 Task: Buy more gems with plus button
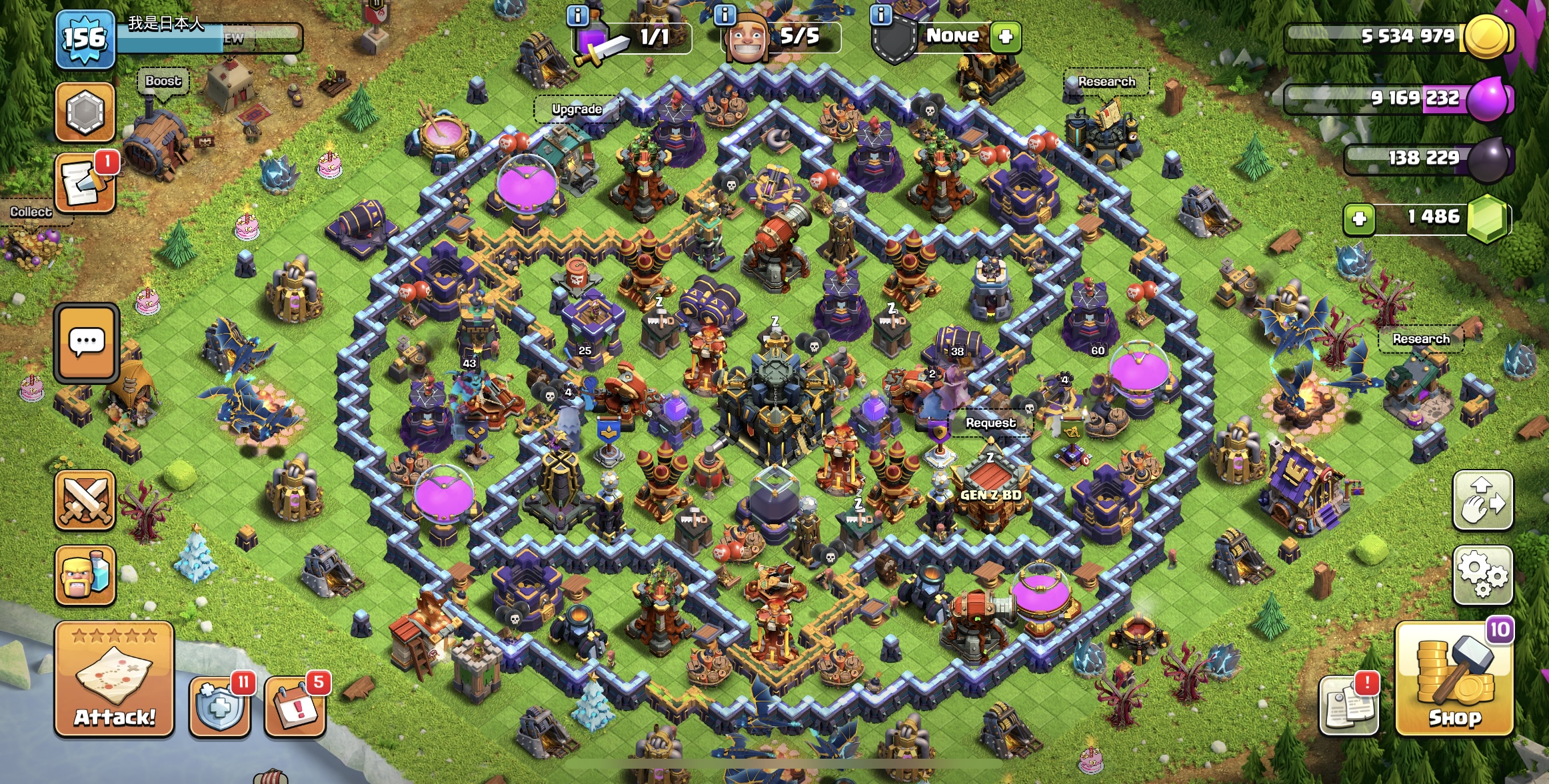tap(1359, 218)
